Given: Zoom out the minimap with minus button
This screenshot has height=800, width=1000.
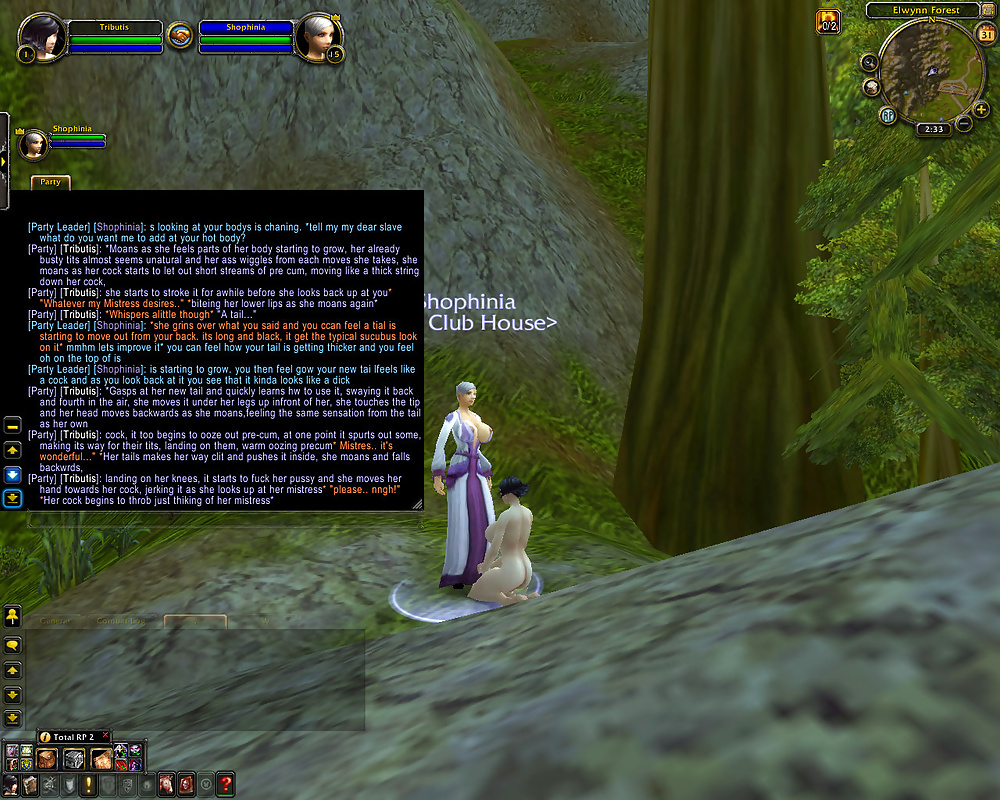Looking at the screenshot, I should (x=964, y=123).
